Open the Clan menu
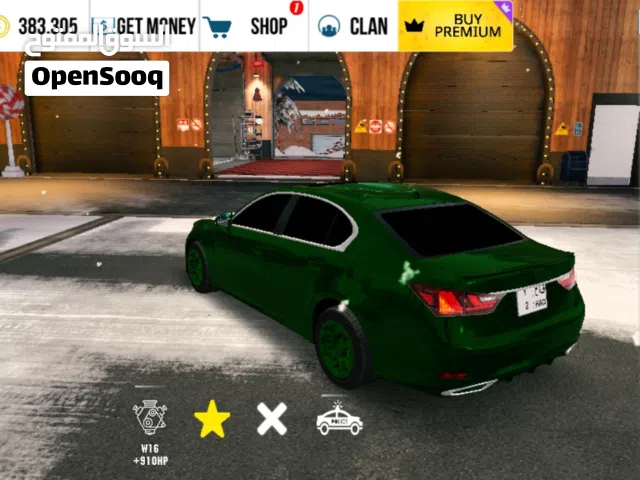The image size is (640, 480). tap(352, 25)
